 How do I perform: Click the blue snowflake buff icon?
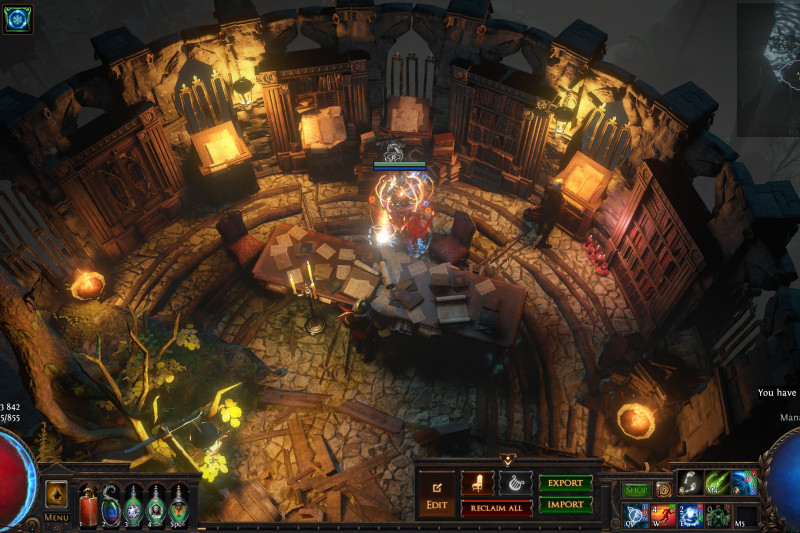(x=17, y=19)
